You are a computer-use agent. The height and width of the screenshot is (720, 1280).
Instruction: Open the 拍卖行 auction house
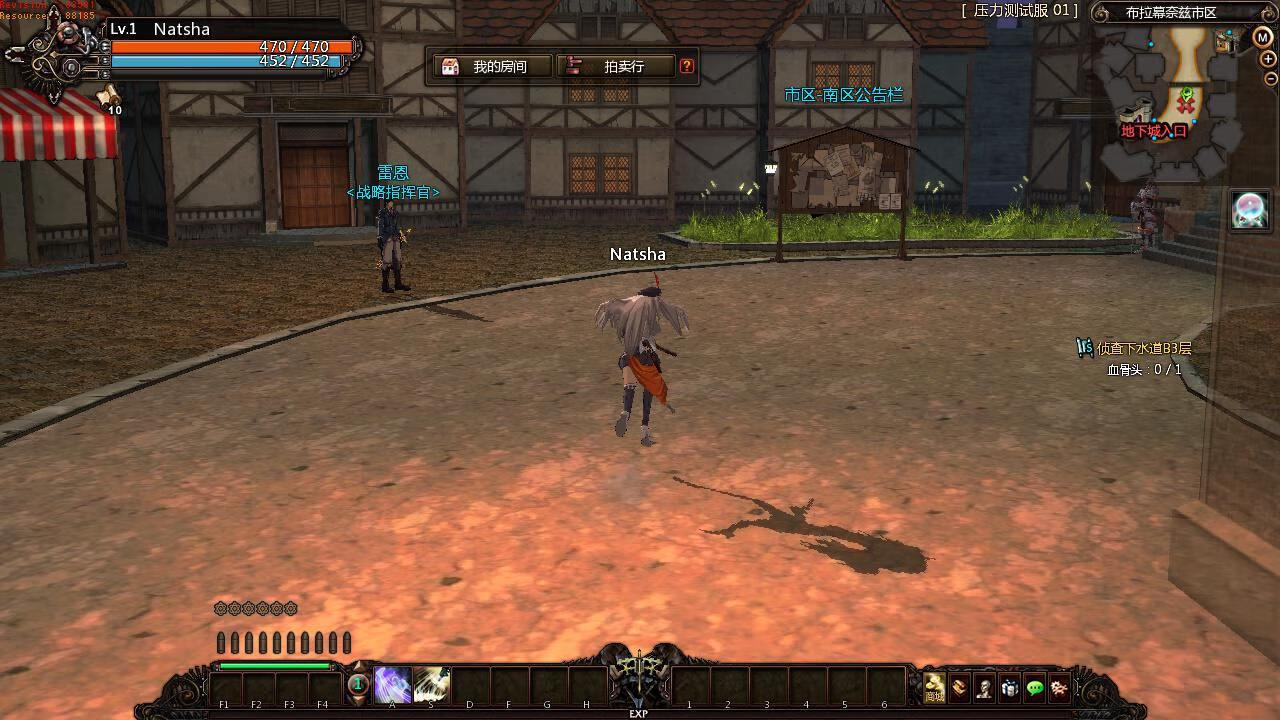pyautogui.click(x=614, y=67)
